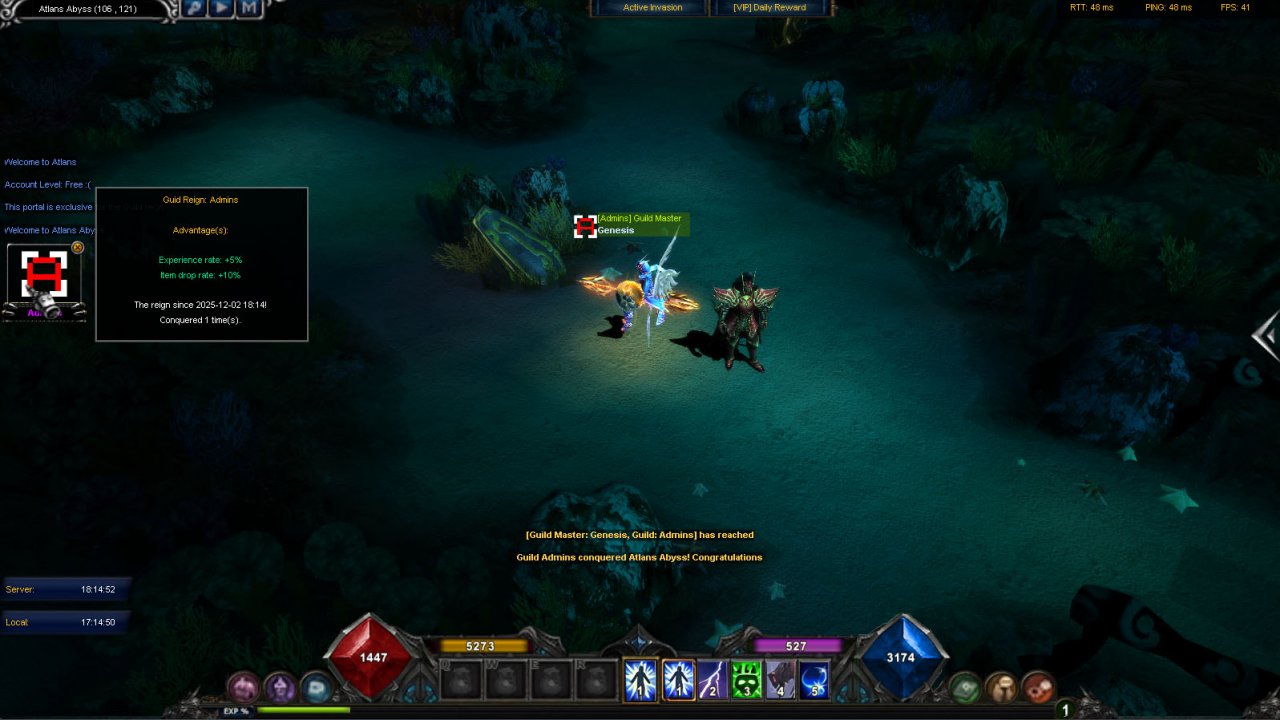Screen dimensions: 1280x720
Task: Click the pink round menu button, bottom left
Action: click(243, 687)
